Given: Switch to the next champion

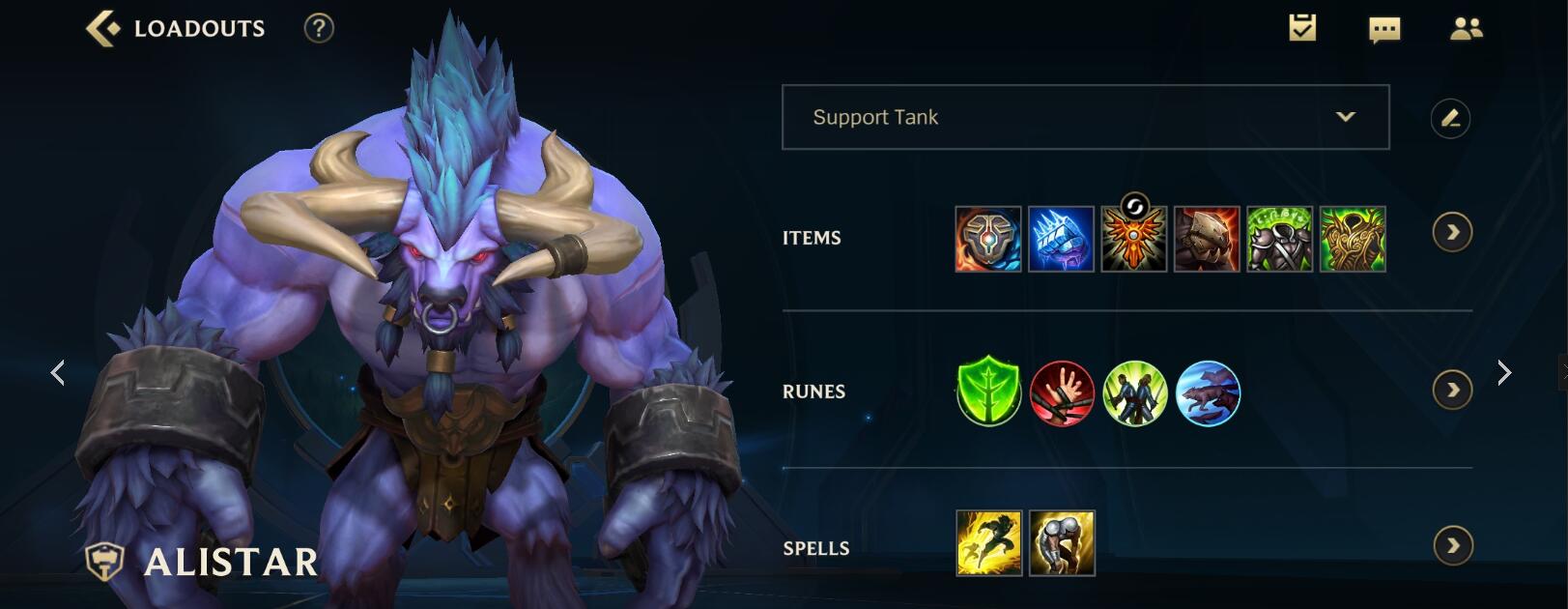Looking at the screenshot, I should click(1503, 372).
